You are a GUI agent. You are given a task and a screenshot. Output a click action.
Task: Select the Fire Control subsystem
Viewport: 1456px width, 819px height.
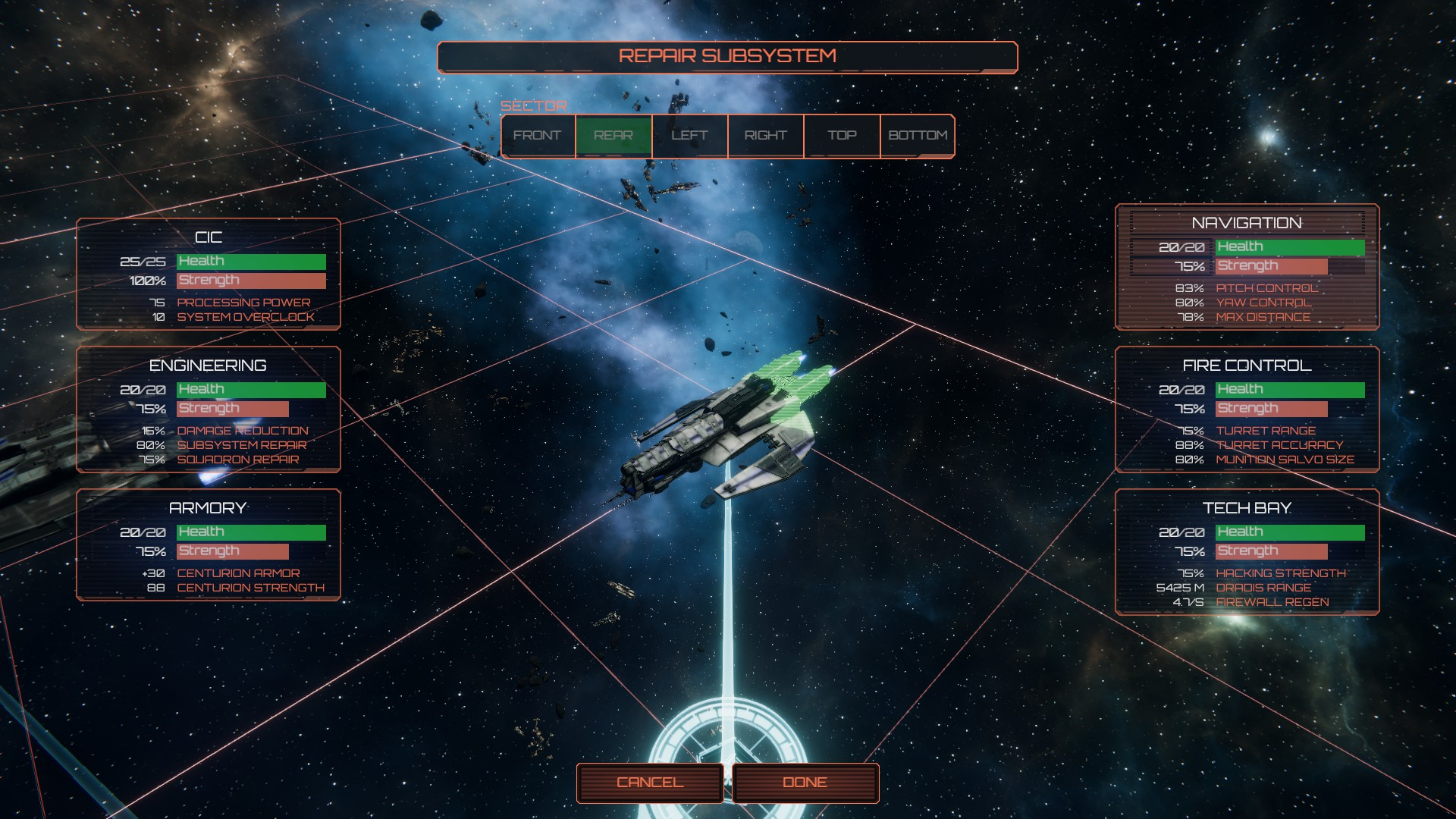coord(1247,409)
